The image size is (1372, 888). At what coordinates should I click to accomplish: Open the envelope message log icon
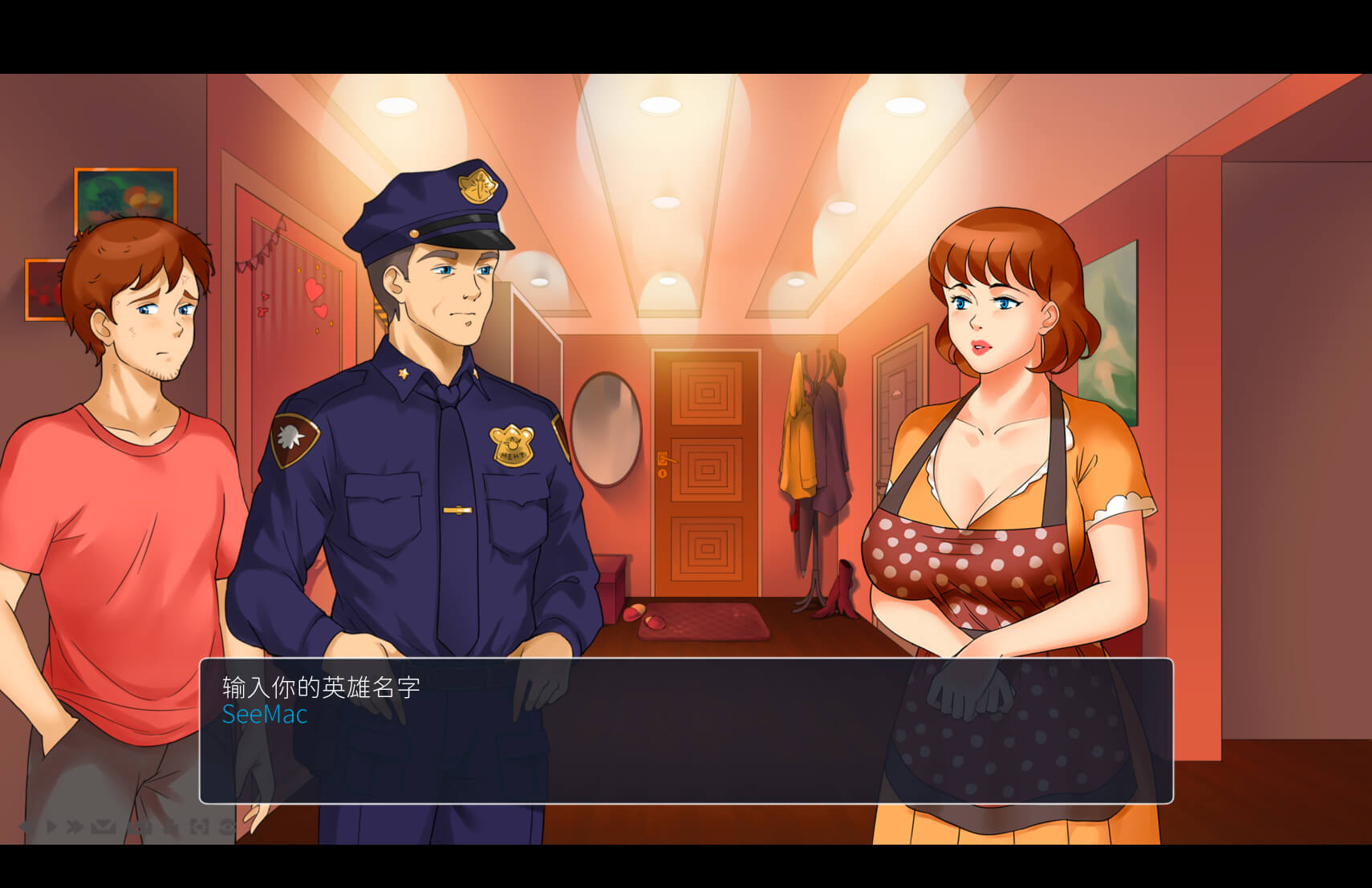pyautogui.click(x=103, y=826)
